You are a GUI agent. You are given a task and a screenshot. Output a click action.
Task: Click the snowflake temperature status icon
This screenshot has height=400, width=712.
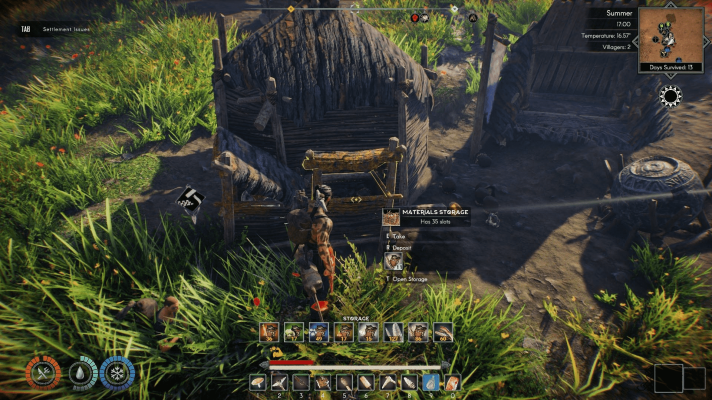(117, 373)
